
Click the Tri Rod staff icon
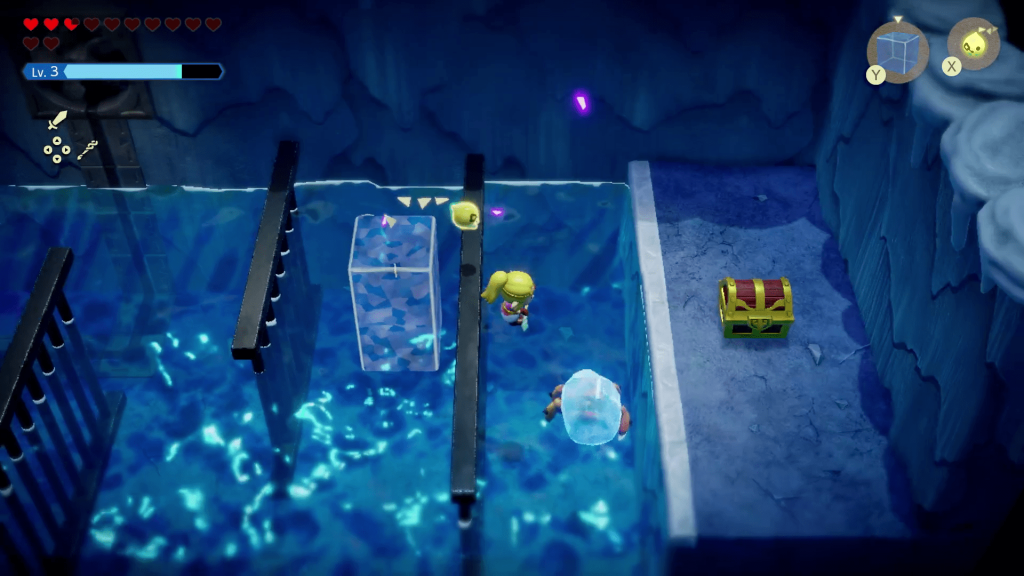tap(88, 150)
